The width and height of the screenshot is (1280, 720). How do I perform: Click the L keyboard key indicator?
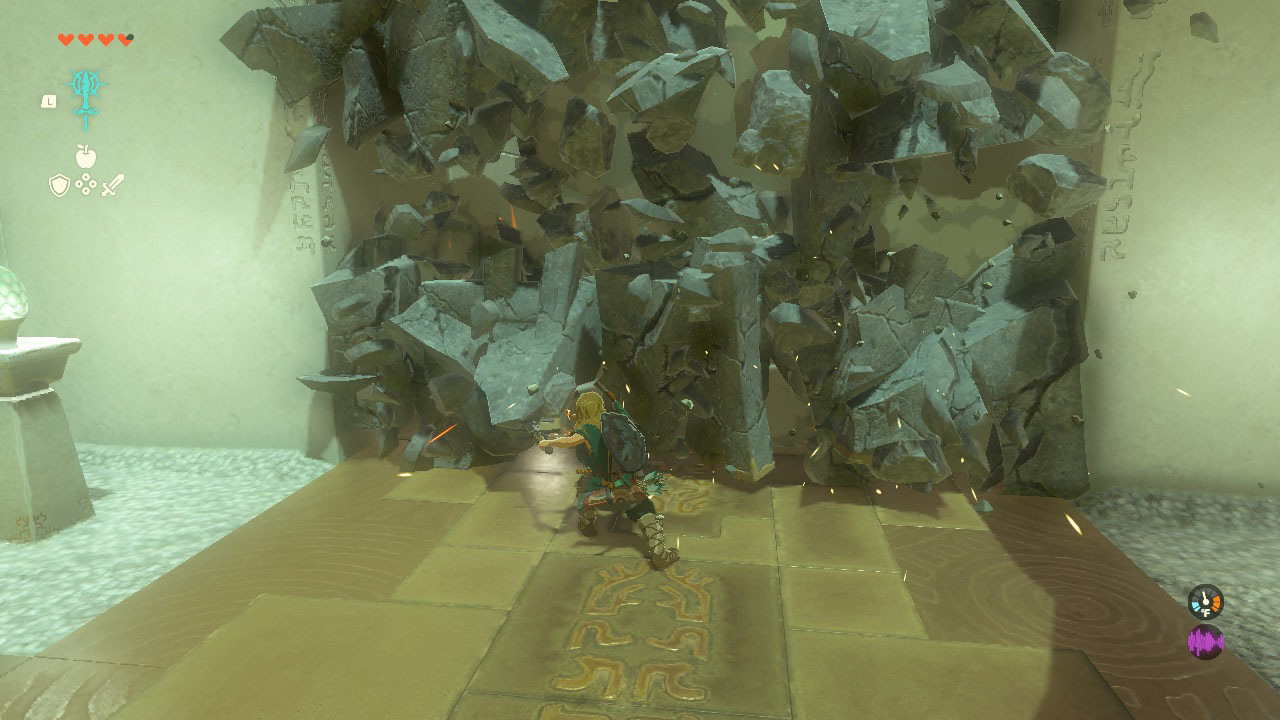coord(49,101)
